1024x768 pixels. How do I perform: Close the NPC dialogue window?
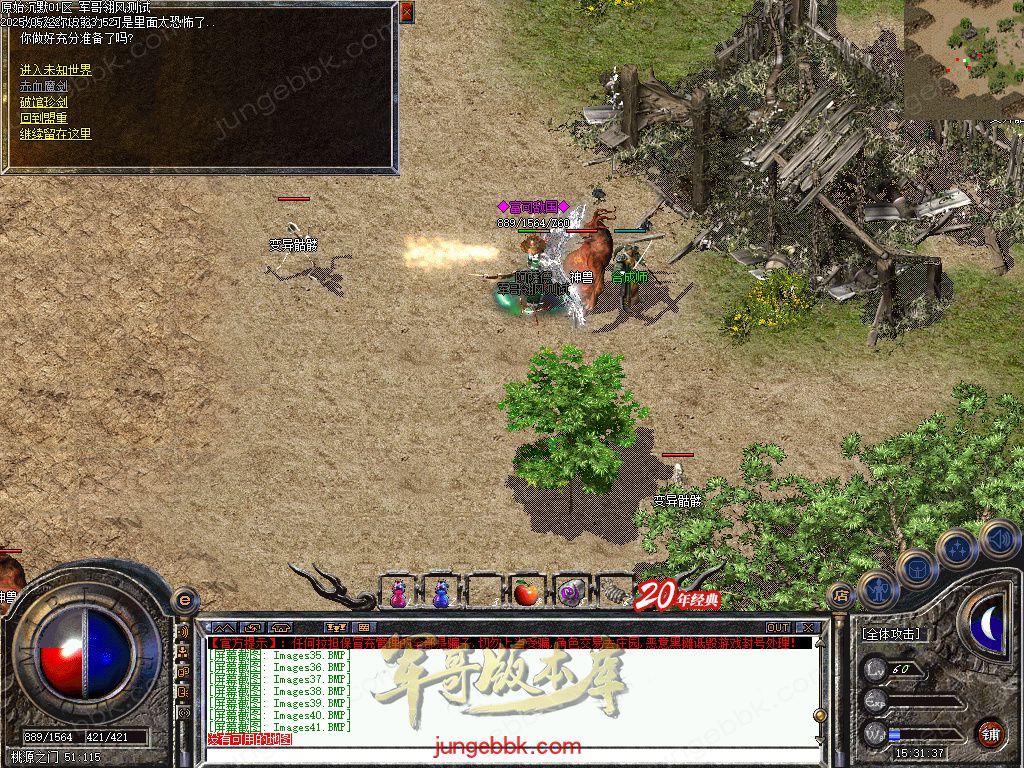pos(406,12)
